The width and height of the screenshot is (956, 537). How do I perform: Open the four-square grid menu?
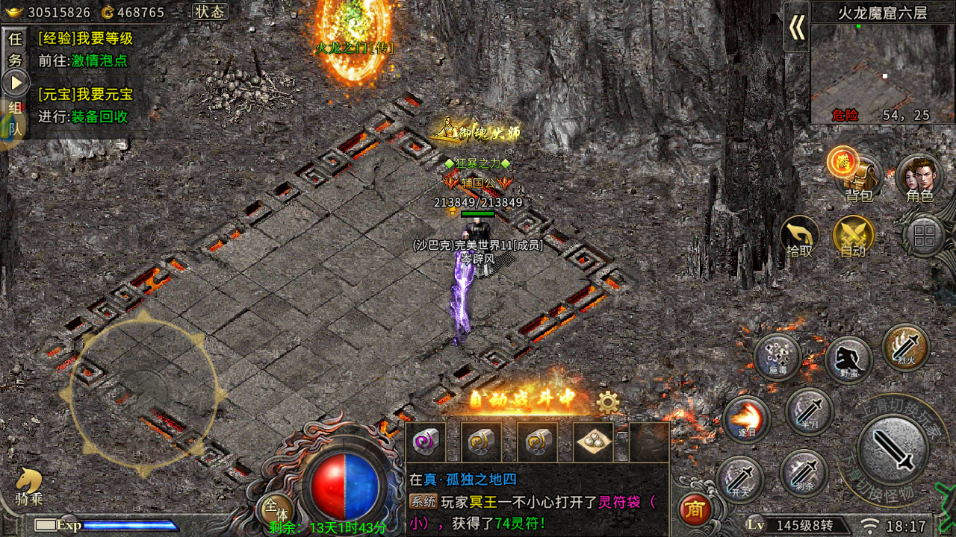922,236
